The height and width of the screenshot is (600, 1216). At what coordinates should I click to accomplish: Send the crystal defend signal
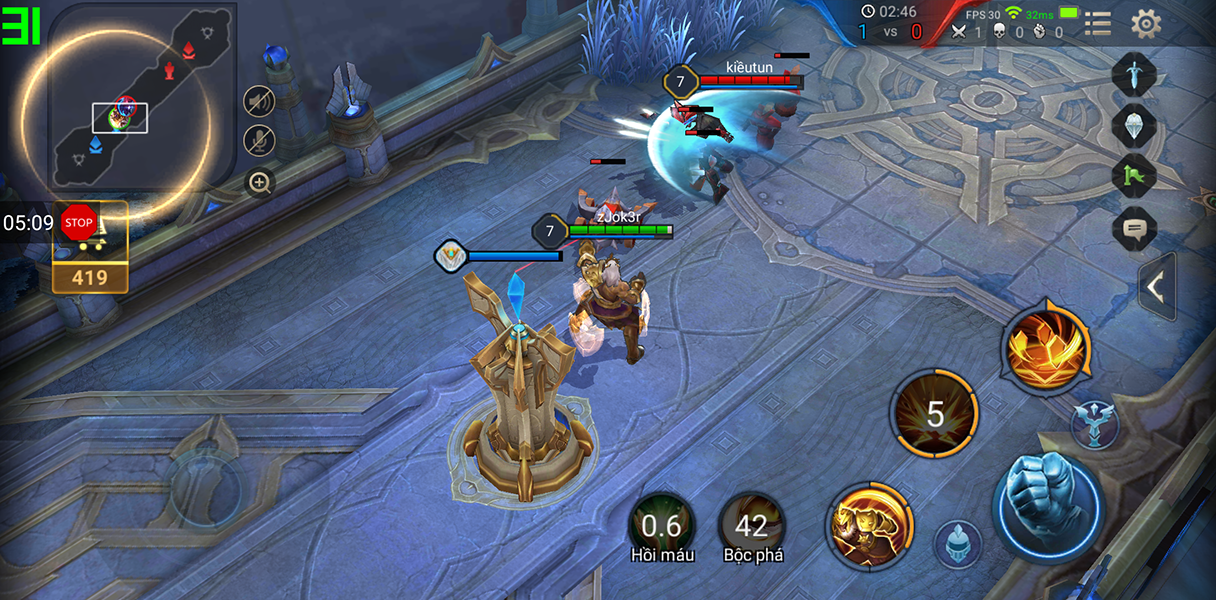1134,126
